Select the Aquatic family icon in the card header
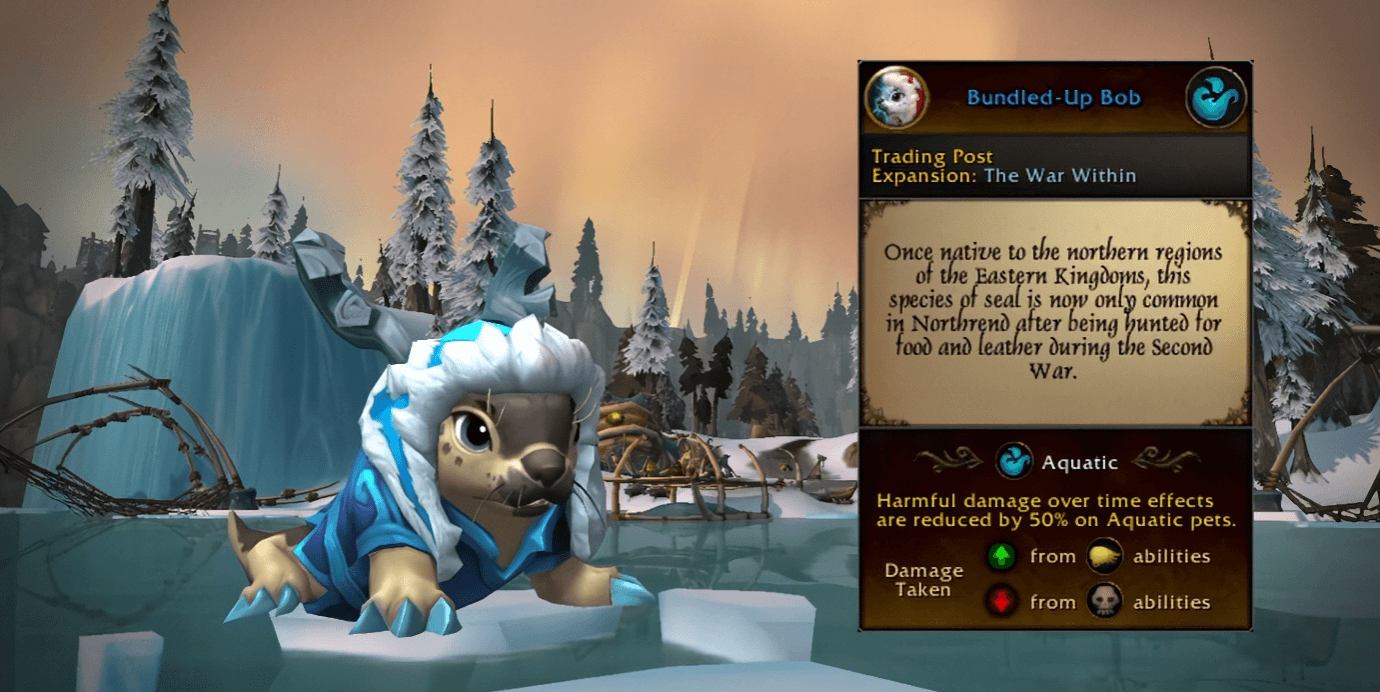 click(1216, 98)
